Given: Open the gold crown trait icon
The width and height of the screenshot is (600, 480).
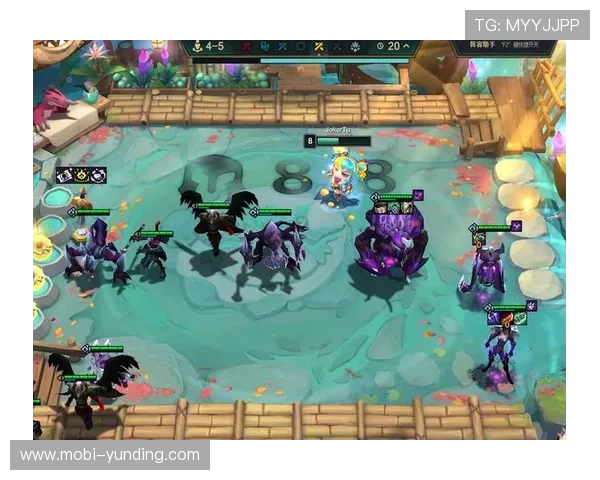Looking at the screenshot, I should (x=82, y=175).
